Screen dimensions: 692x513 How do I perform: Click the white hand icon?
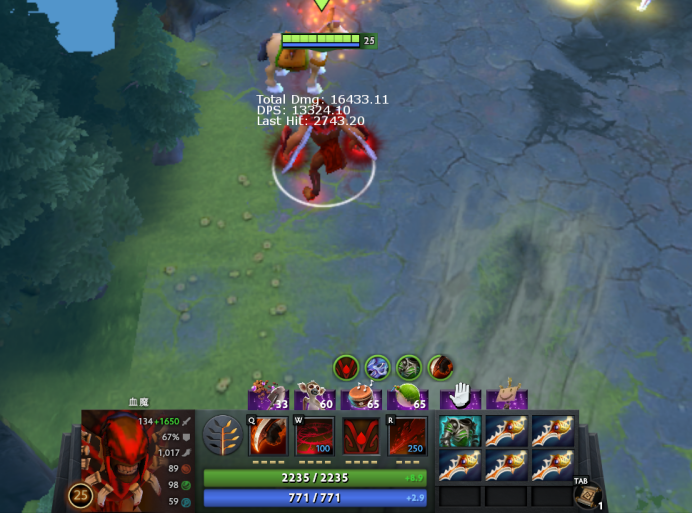[x=460, y=397]
